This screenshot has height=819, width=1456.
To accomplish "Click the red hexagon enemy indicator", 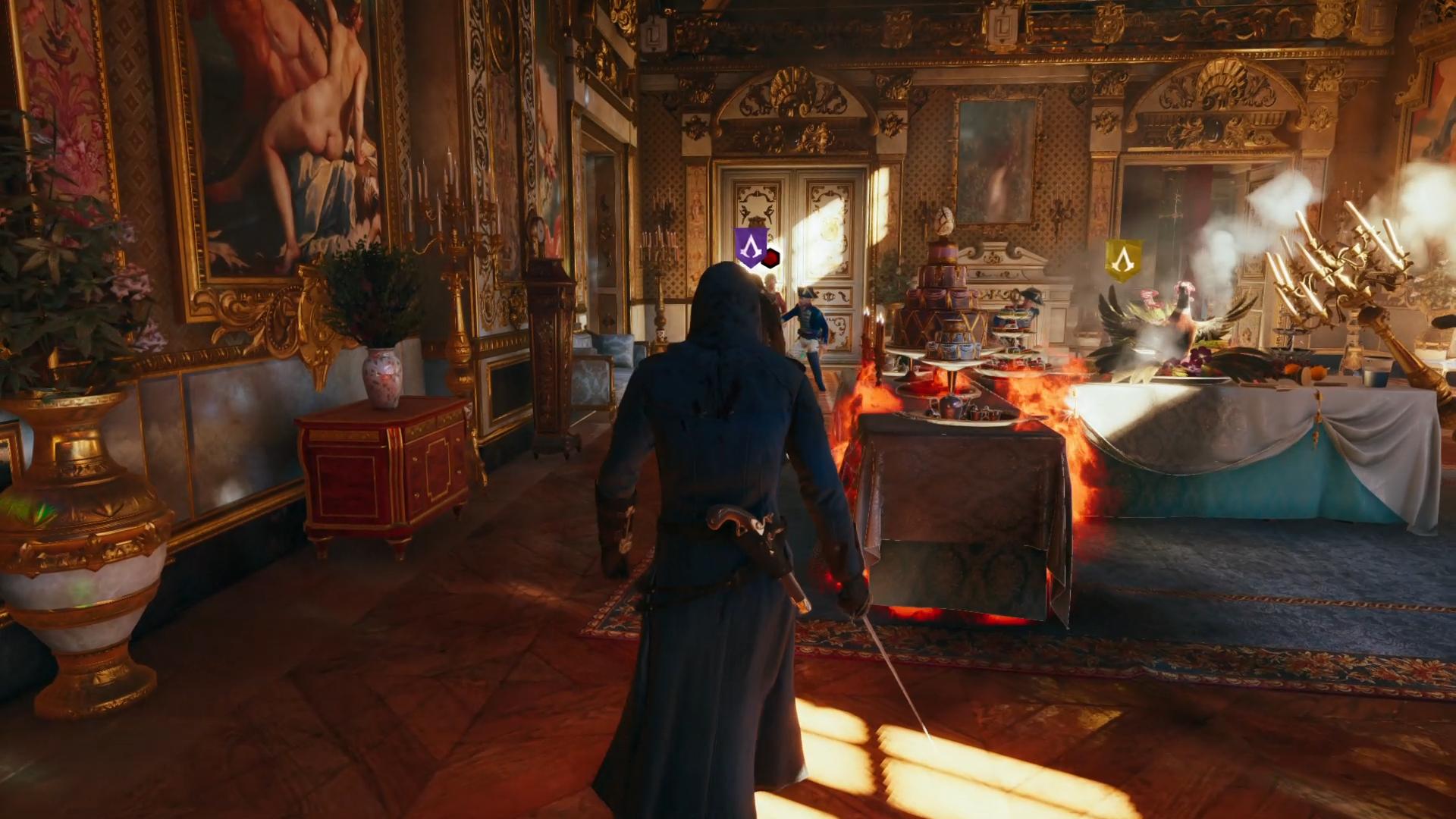I will pyautogui.click(x=772, y=259).
